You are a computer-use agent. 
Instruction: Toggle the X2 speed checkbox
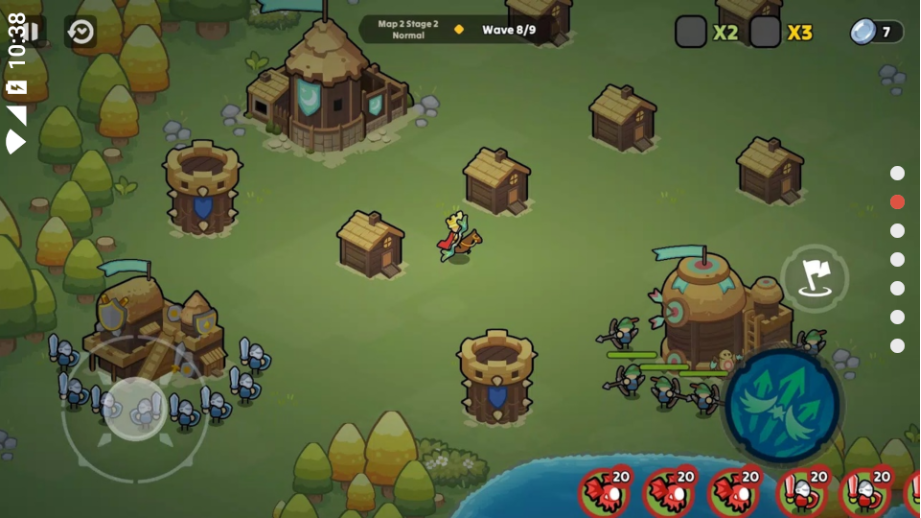[691, 32]
